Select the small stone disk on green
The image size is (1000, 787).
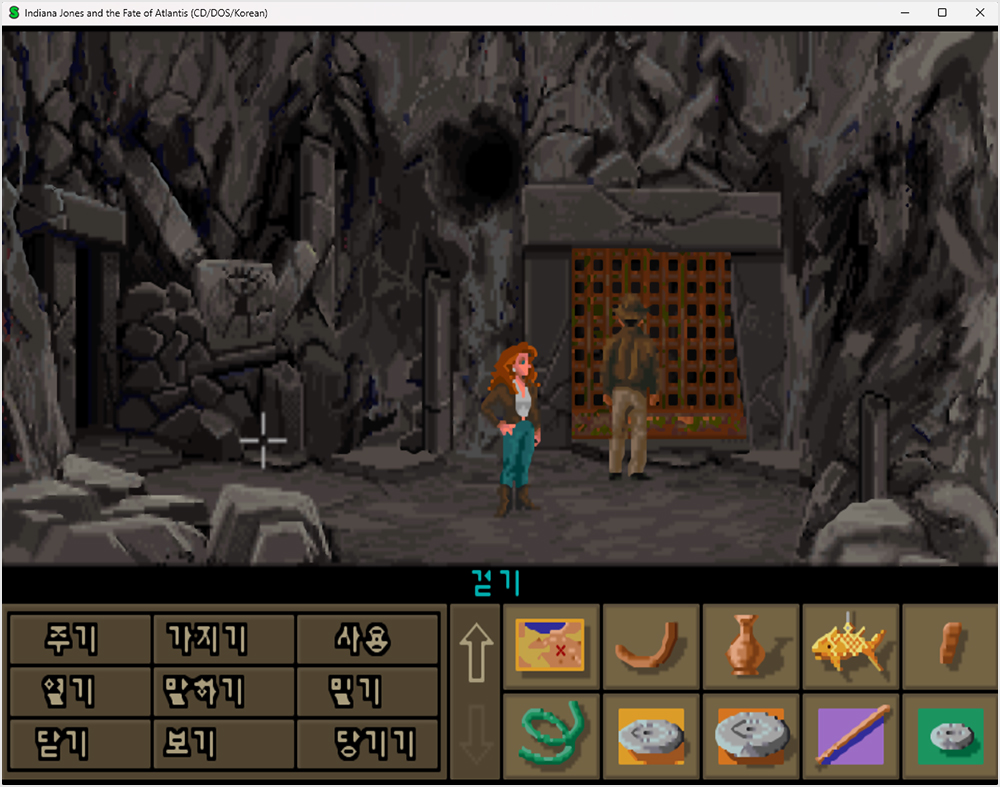click(x=948, y=736)
